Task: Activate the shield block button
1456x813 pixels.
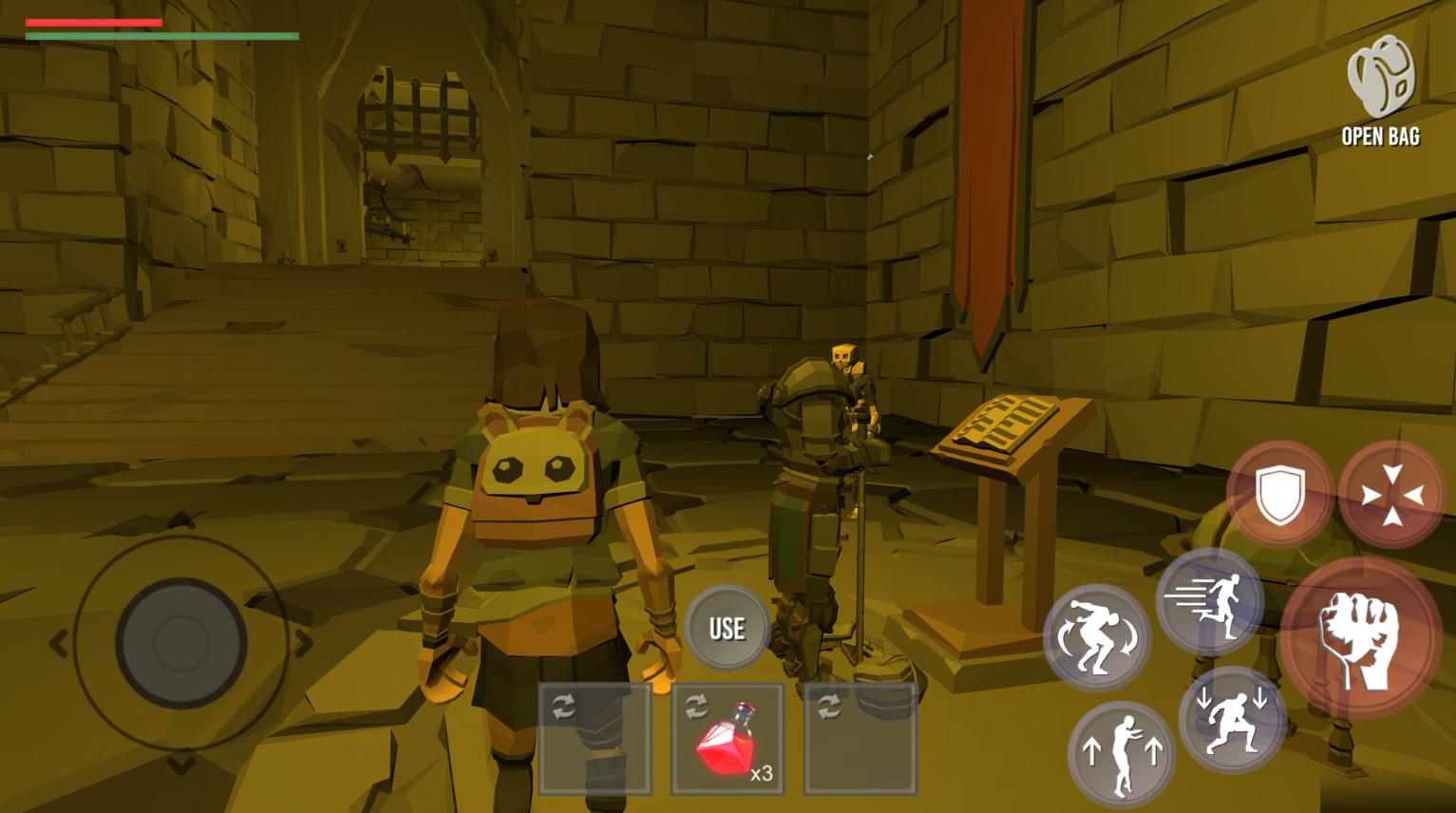Action: coord(1279,494)
